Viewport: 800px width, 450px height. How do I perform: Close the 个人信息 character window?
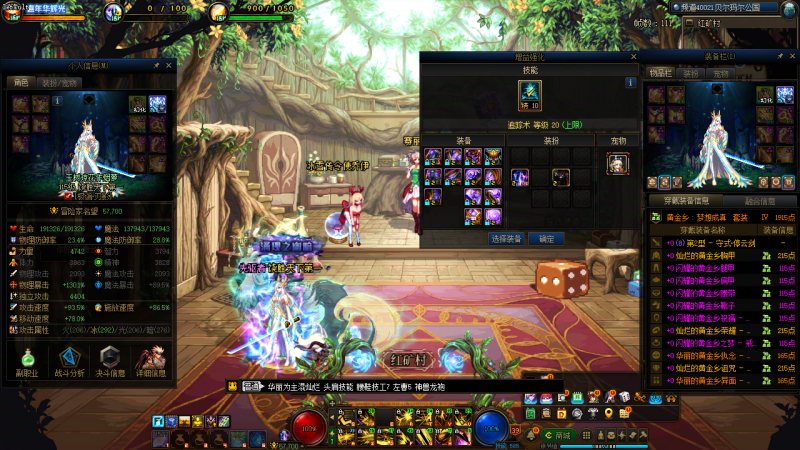(x=170, y=66)
